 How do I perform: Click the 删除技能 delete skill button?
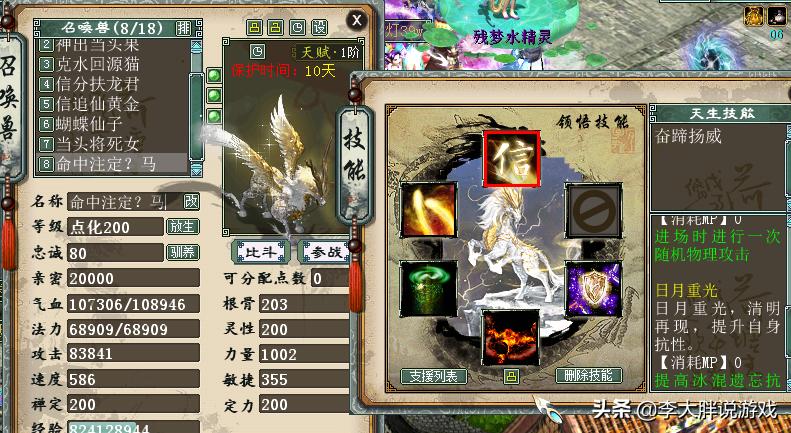[588, 376]
